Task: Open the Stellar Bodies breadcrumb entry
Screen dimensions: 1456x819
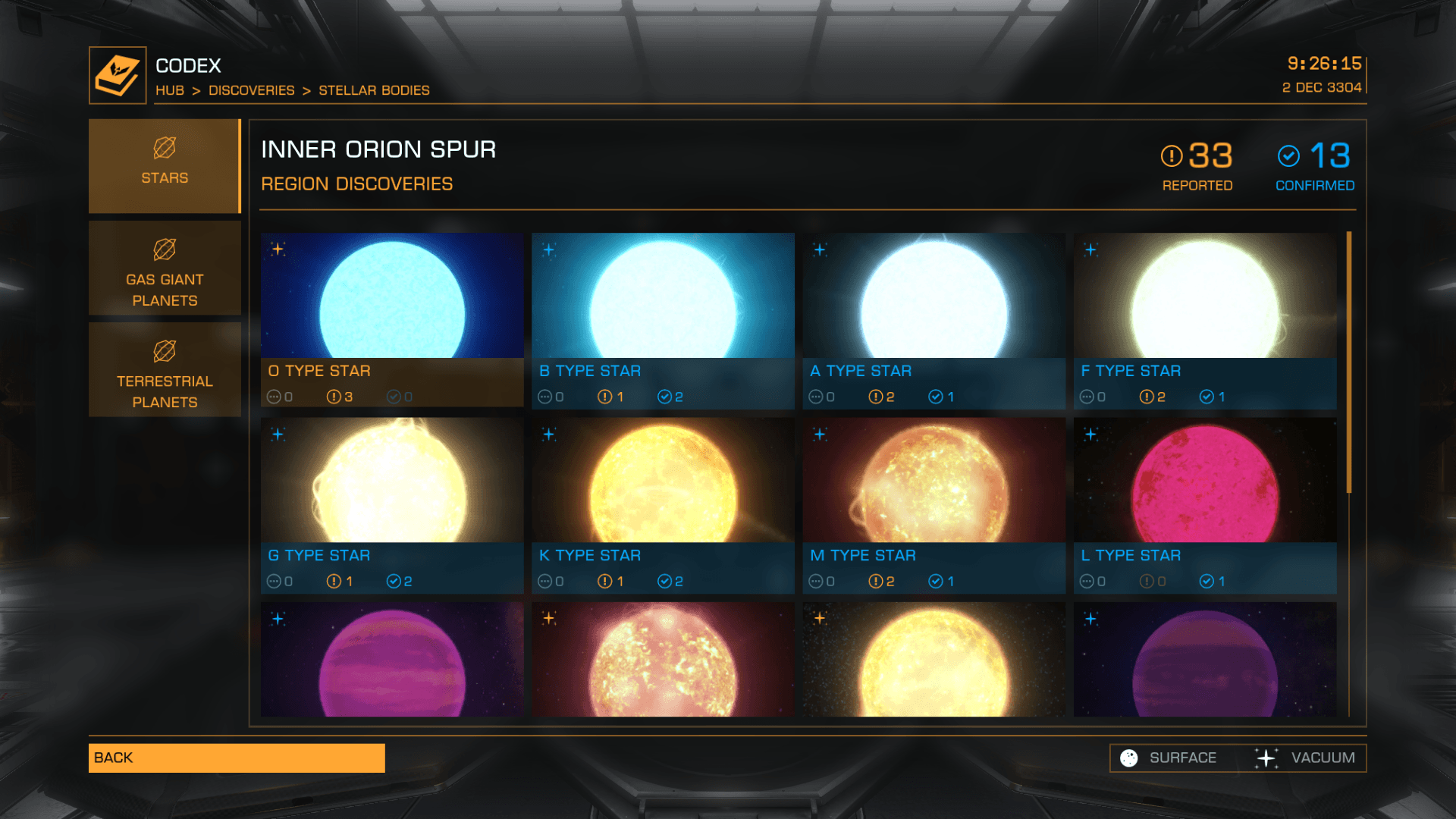Action: pos(373,90)
